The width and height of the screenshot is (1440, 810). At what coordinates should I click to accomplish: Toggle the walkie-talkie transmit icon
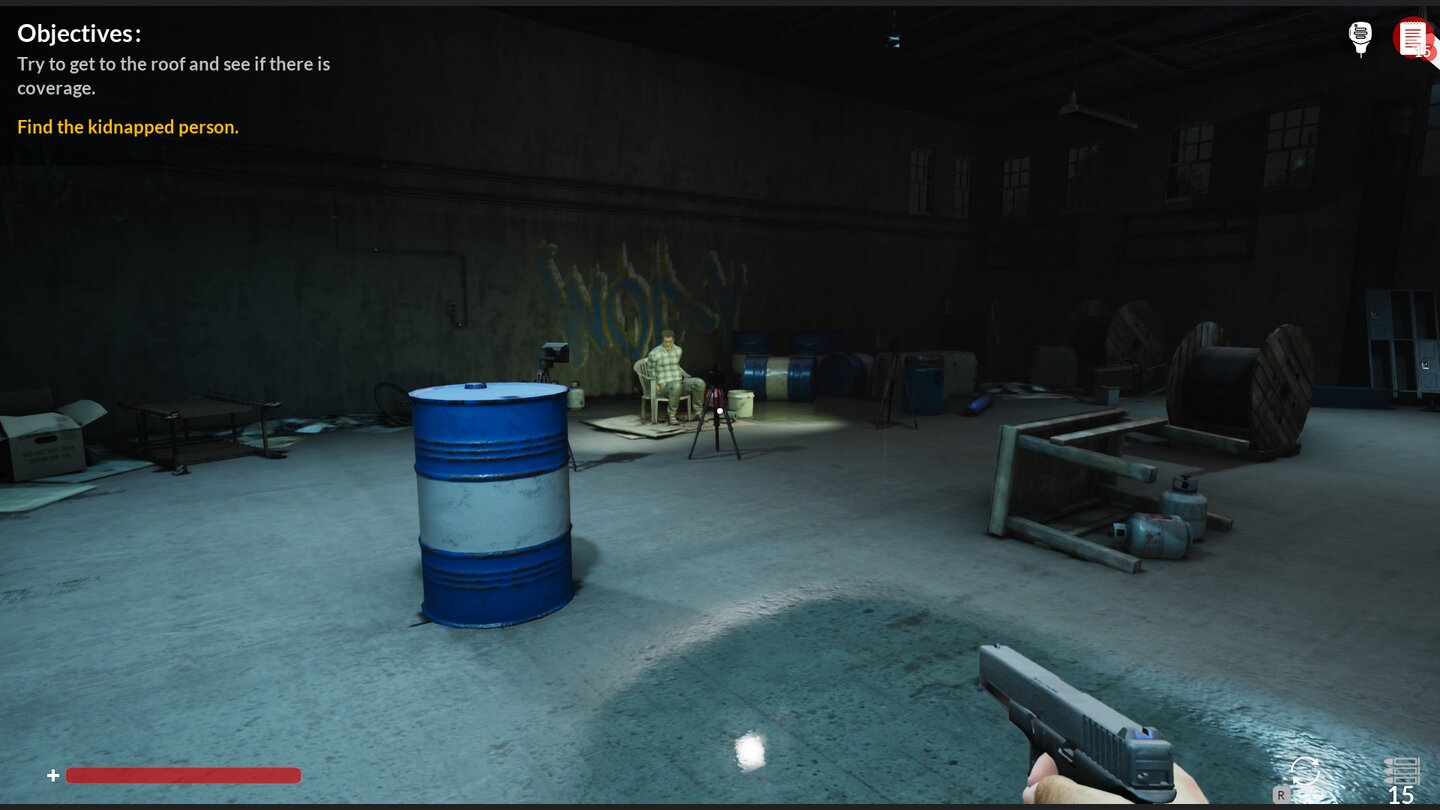[1360, 37]
